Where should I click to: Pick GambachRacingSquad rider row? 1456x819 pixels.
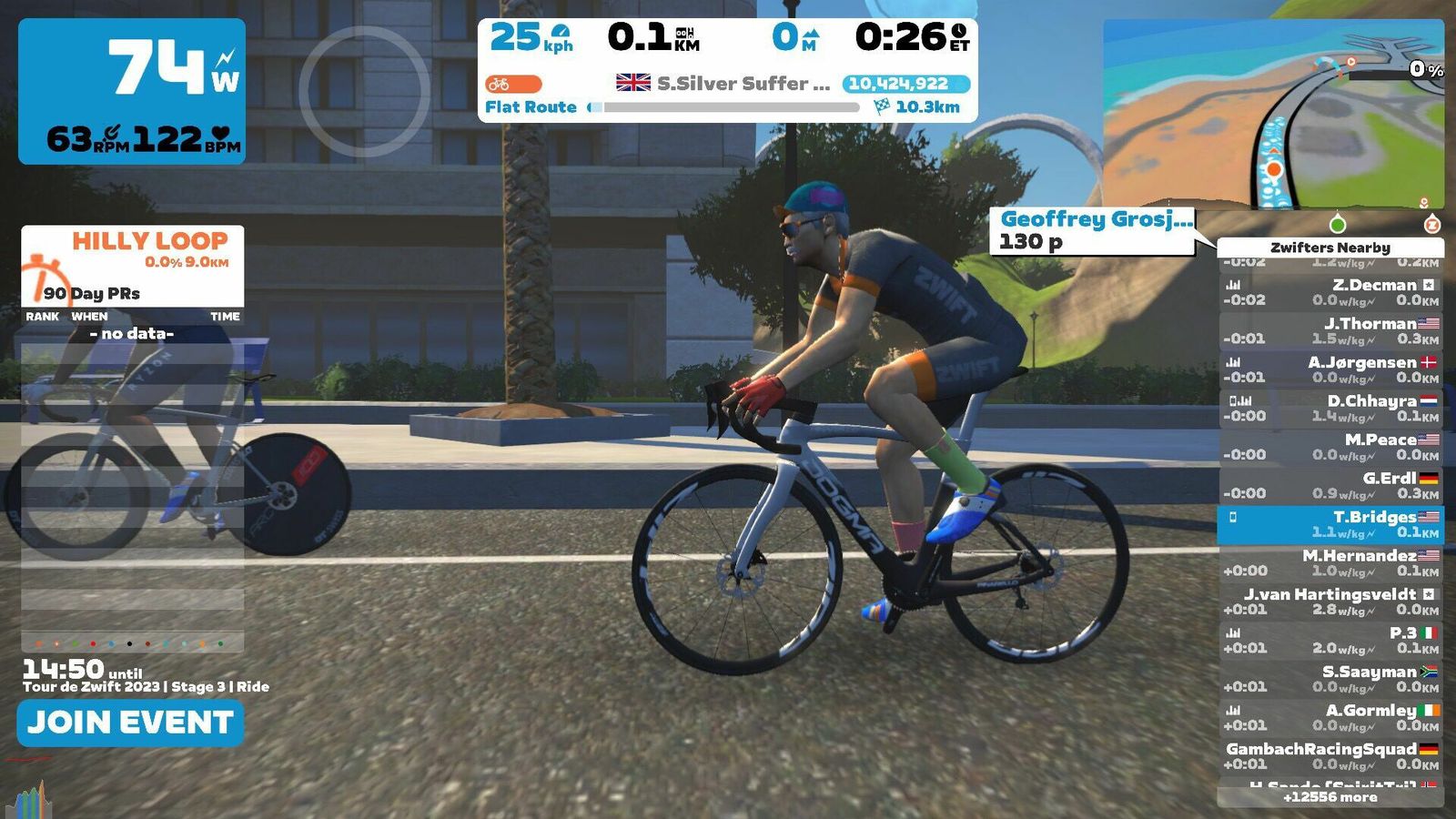pos(1330,756)
